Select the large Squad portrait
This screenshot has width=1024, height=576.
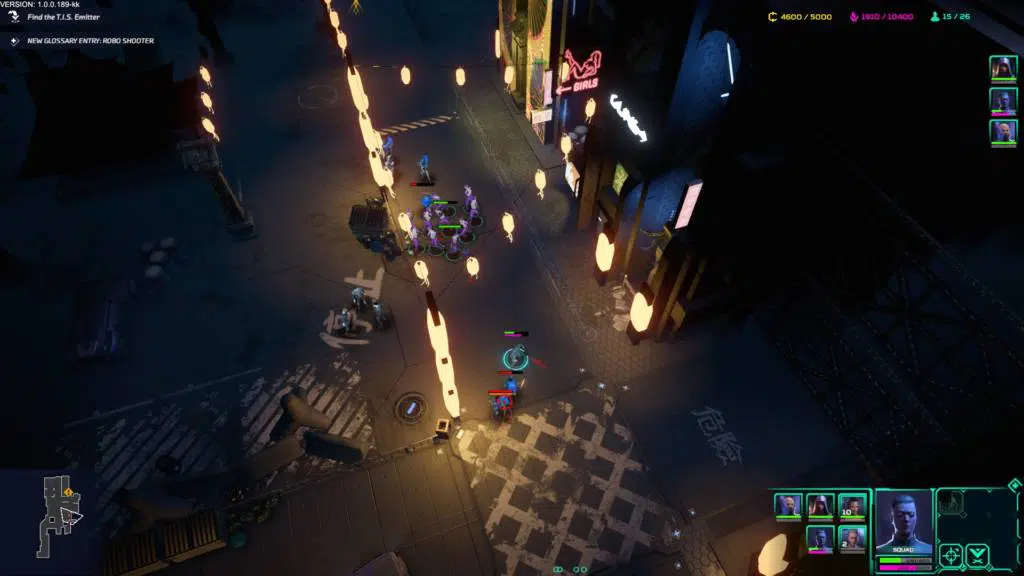pyautogui.click(x=903, y=522)
